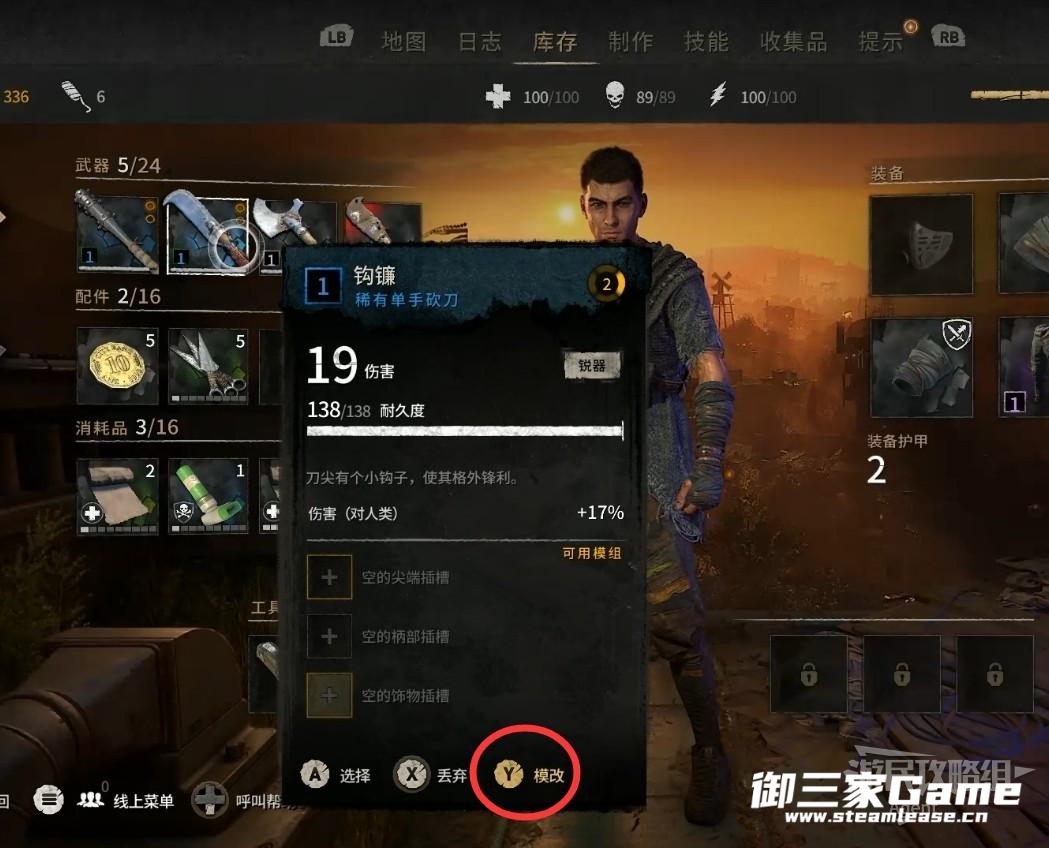
Task: Open the 线上菜单 online menu
Action: [126, 801]
